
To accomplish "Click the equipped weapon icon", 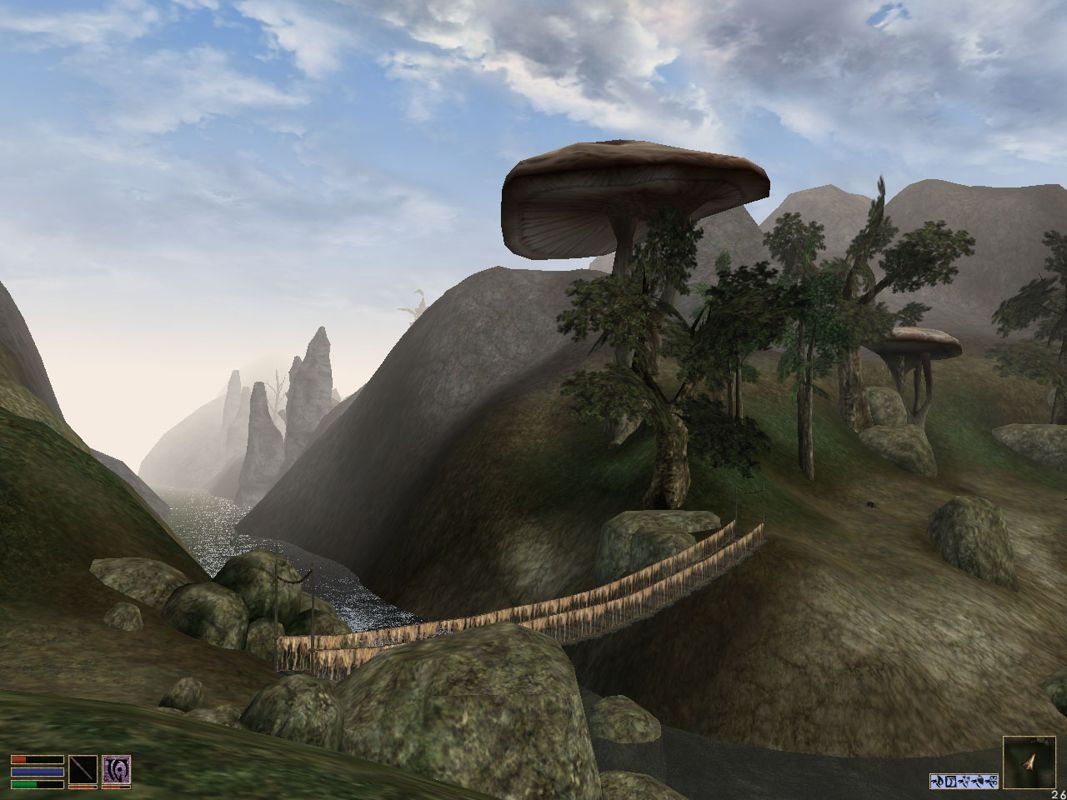I will [83, 771].
